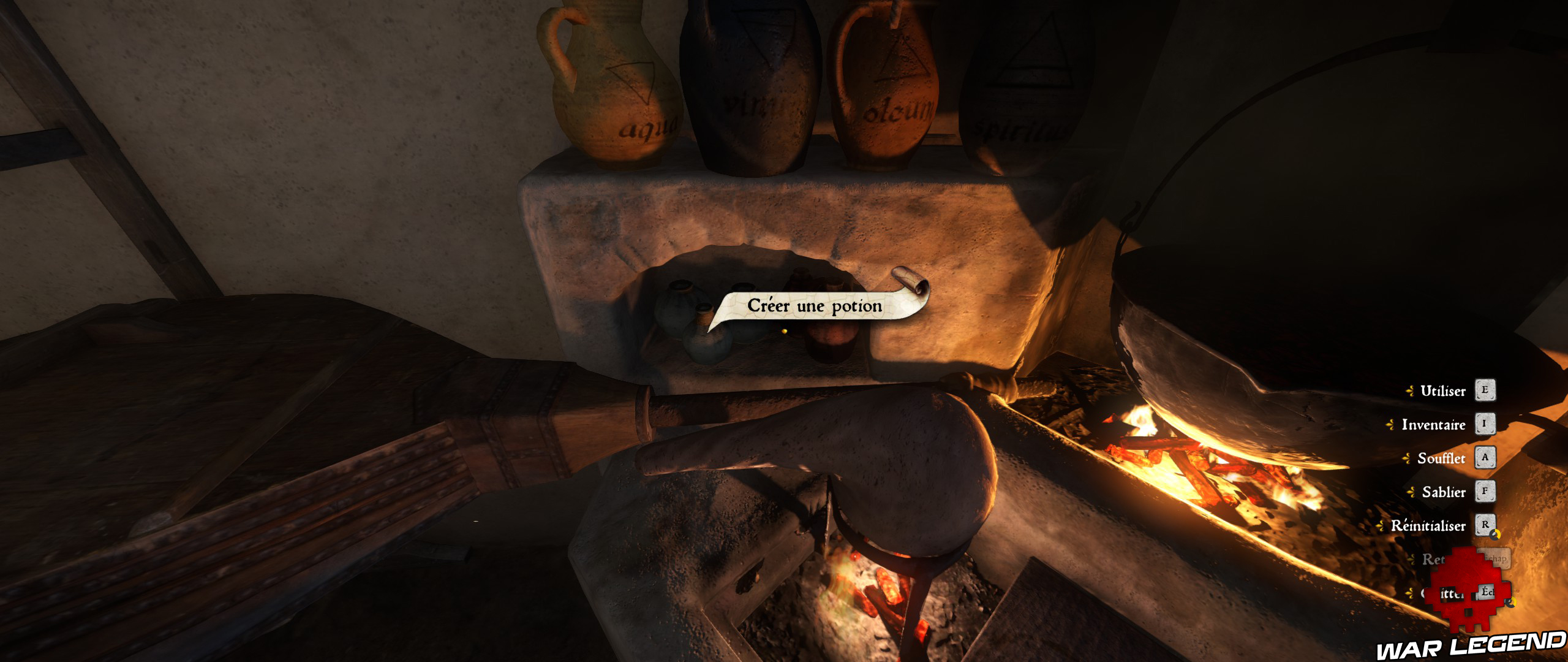Click the R key icon beside Réinitialiser

click(x=1485, y=525)
